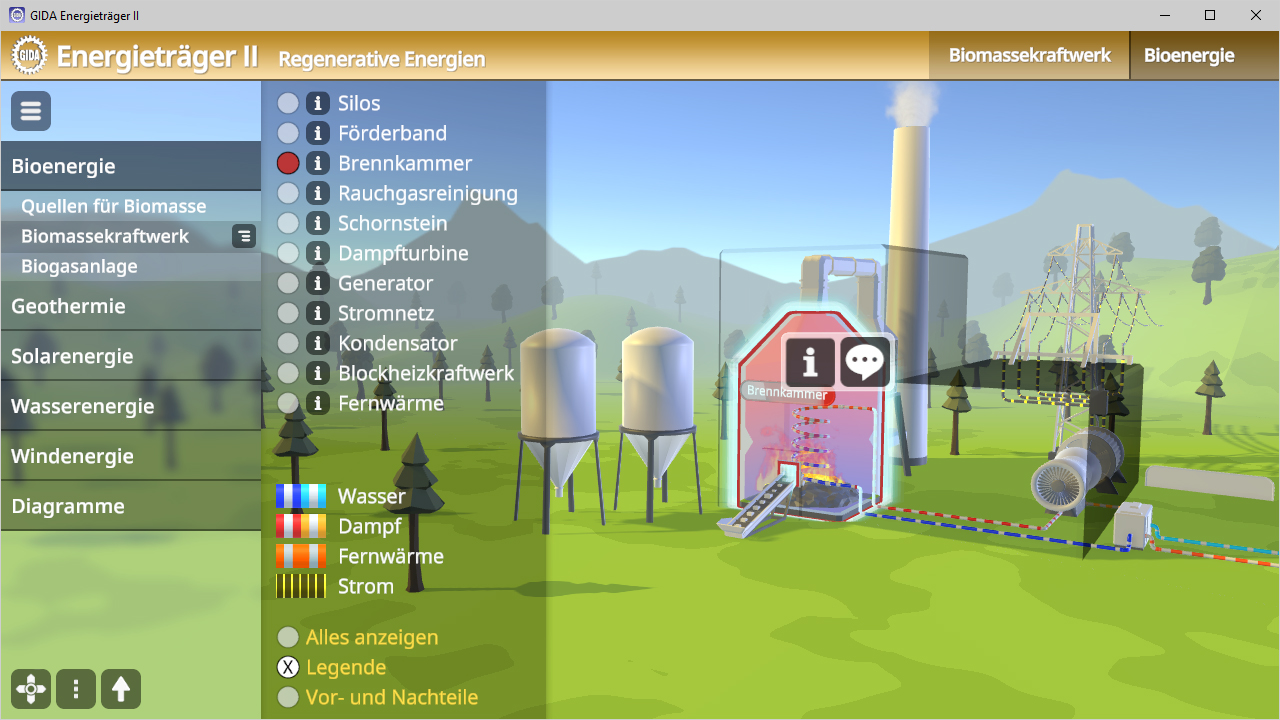This screenshot has height=720, width=1280.
Task: Show info about the Dampfturbine
Action: [318, 253]
